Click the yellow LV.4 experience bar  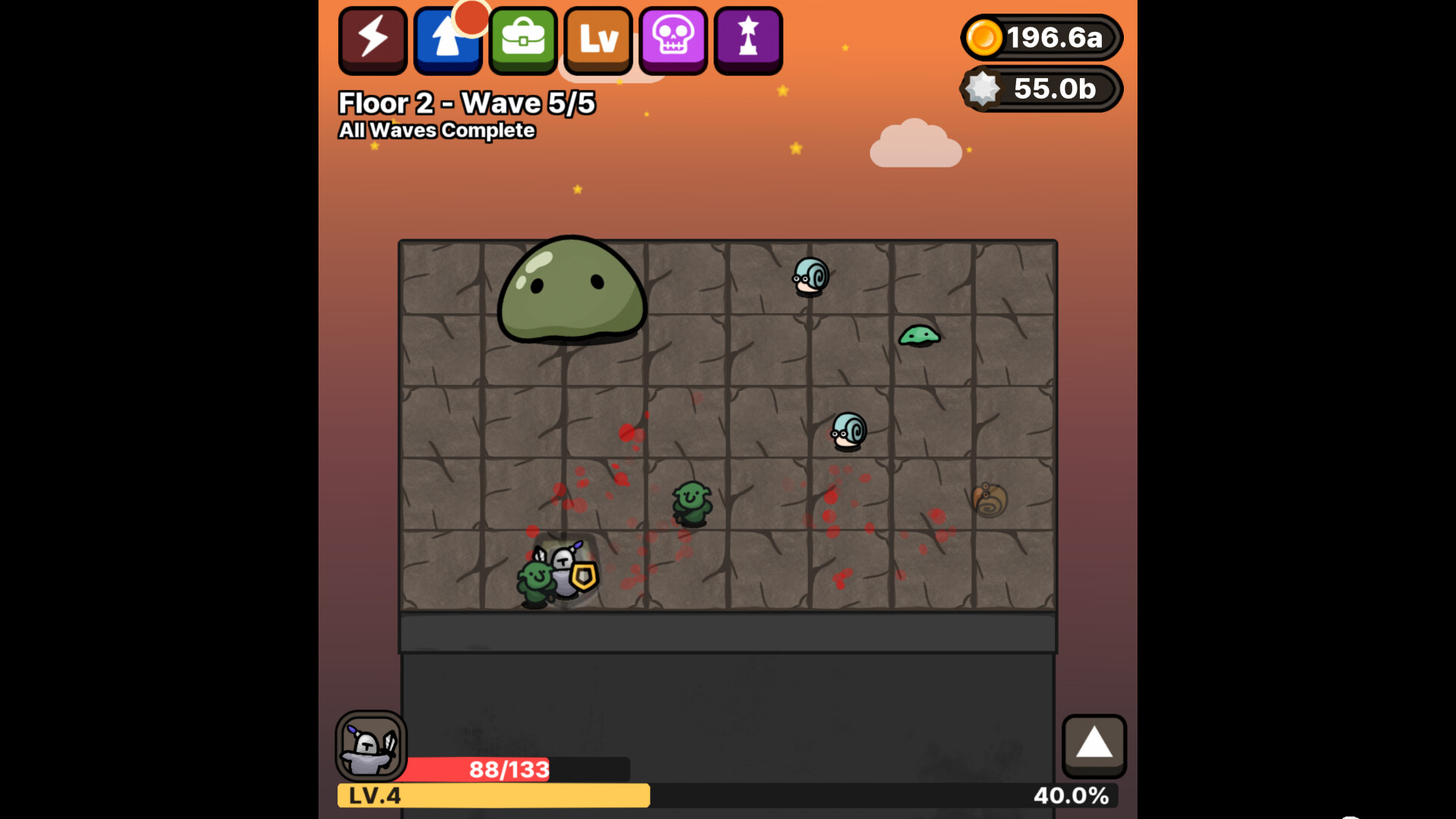[493, 796]
